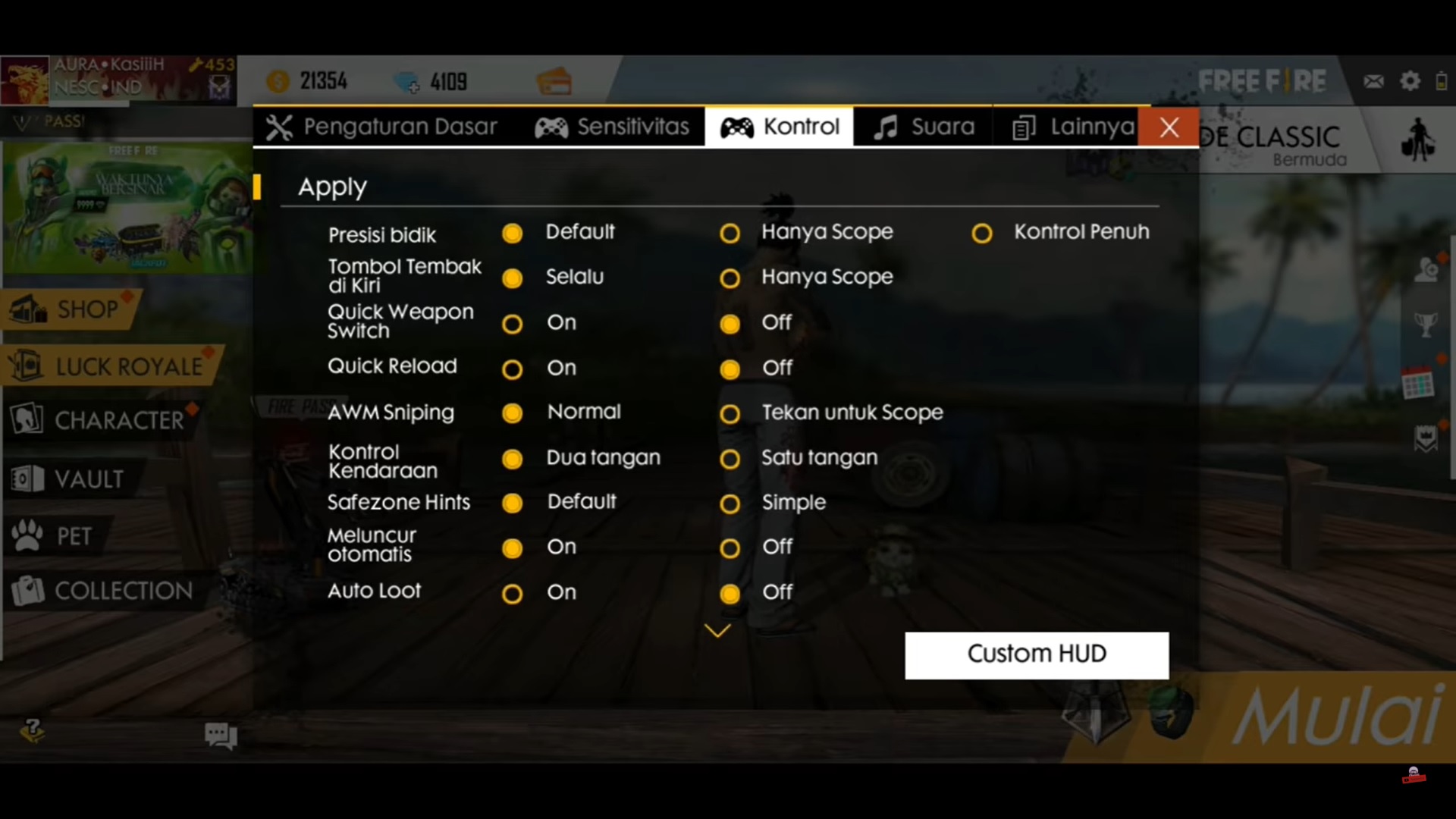Image resolution: width=1456 pixels, height=819 pixels.
Task: Select Satu tangan for Kontrol Kendaraan
Action: [730, 460]
